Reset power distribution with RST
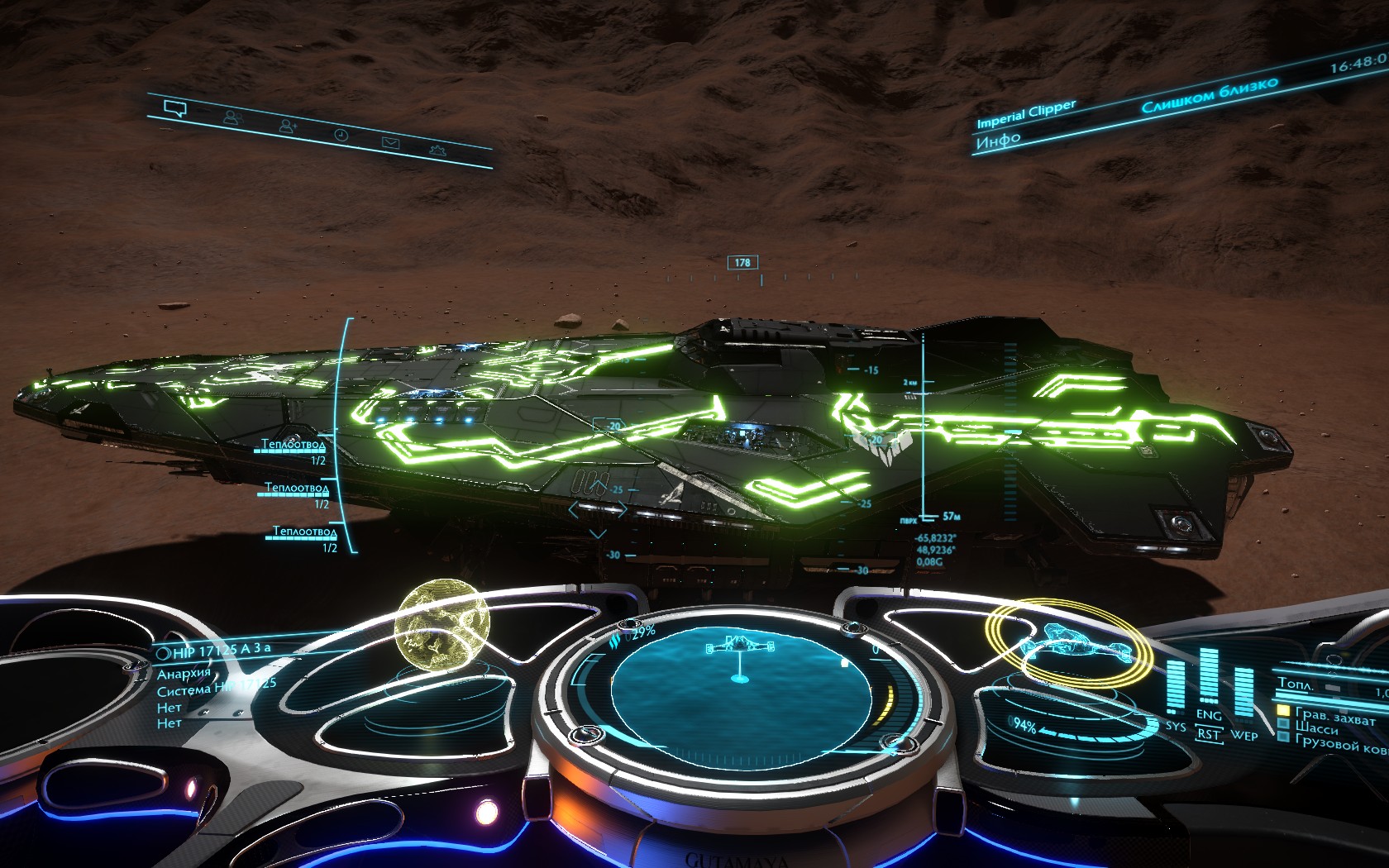This screenshot has height=868, width=1389. [1208, 733]
